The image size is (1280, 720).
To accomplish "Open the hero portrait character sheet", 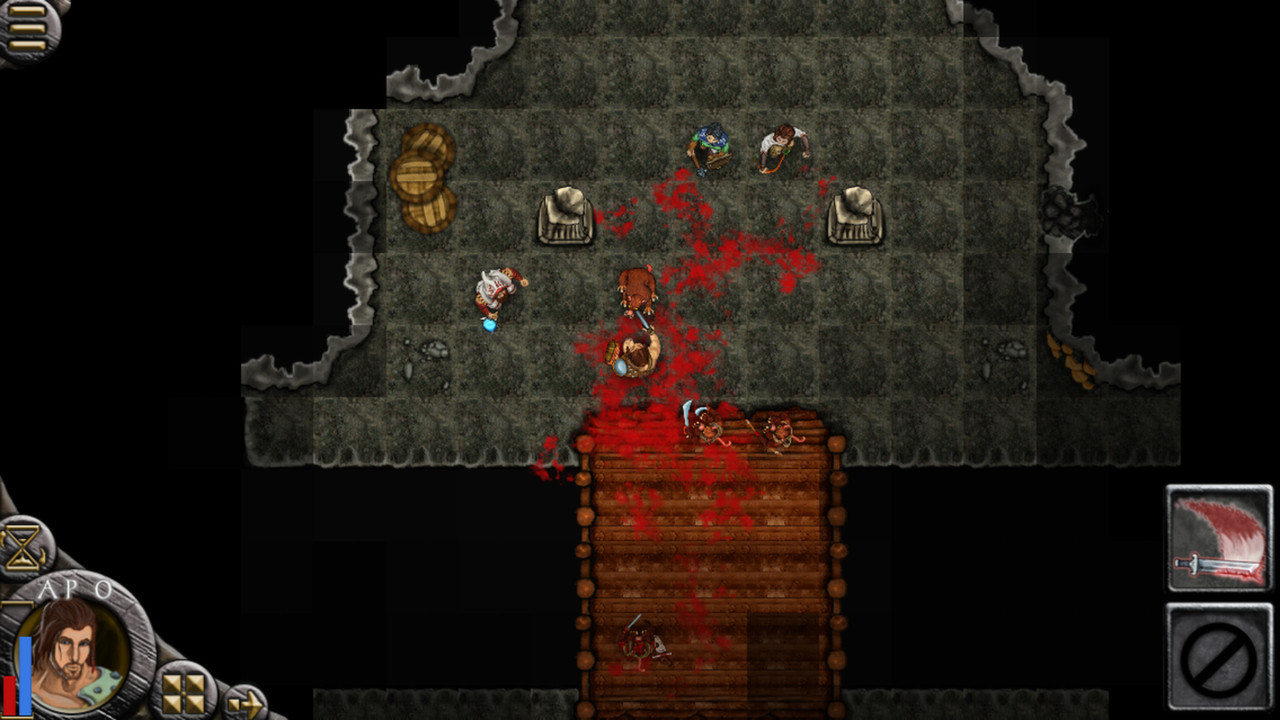I will (x=73, y=653).
